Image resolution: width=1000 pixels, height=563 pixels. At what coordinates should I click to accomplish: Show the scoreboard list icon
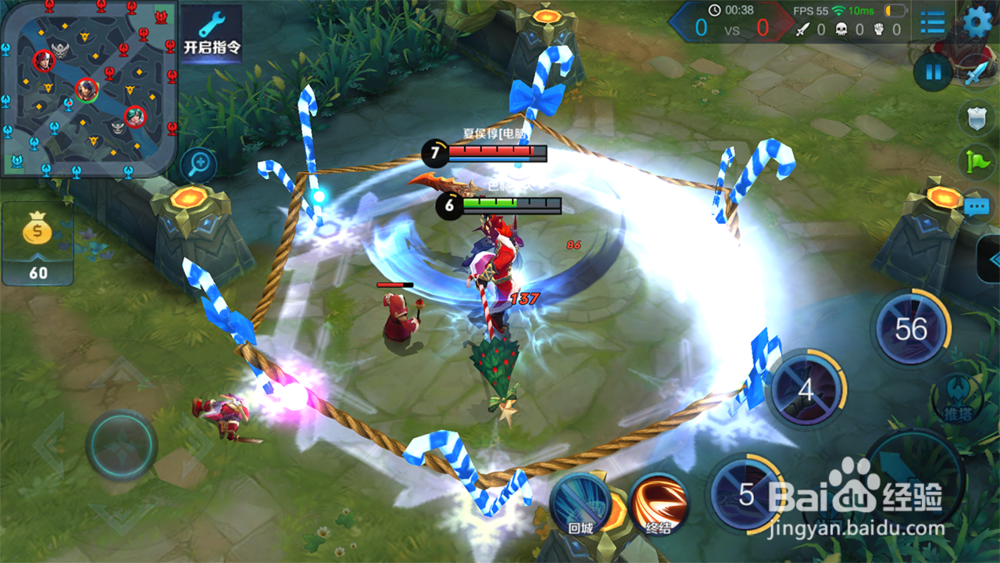pos(932,21)
